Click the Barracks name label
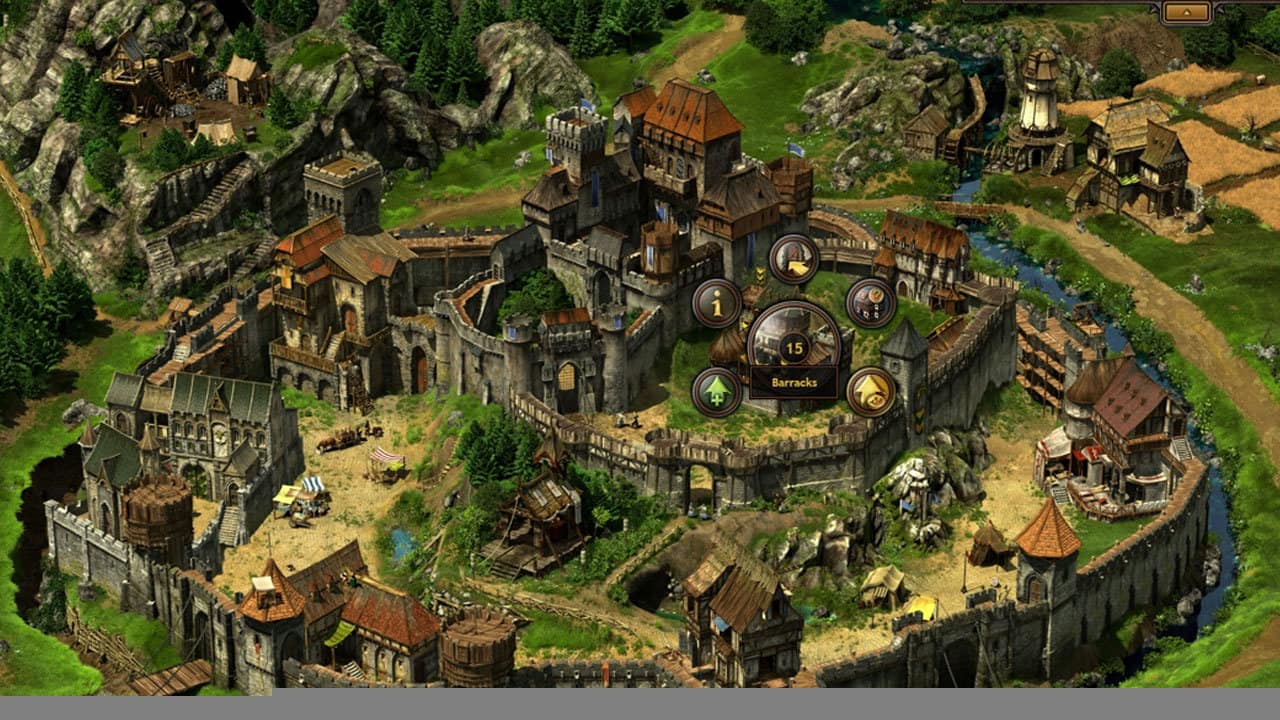The image size is (1280, 720). coord(794,382)
